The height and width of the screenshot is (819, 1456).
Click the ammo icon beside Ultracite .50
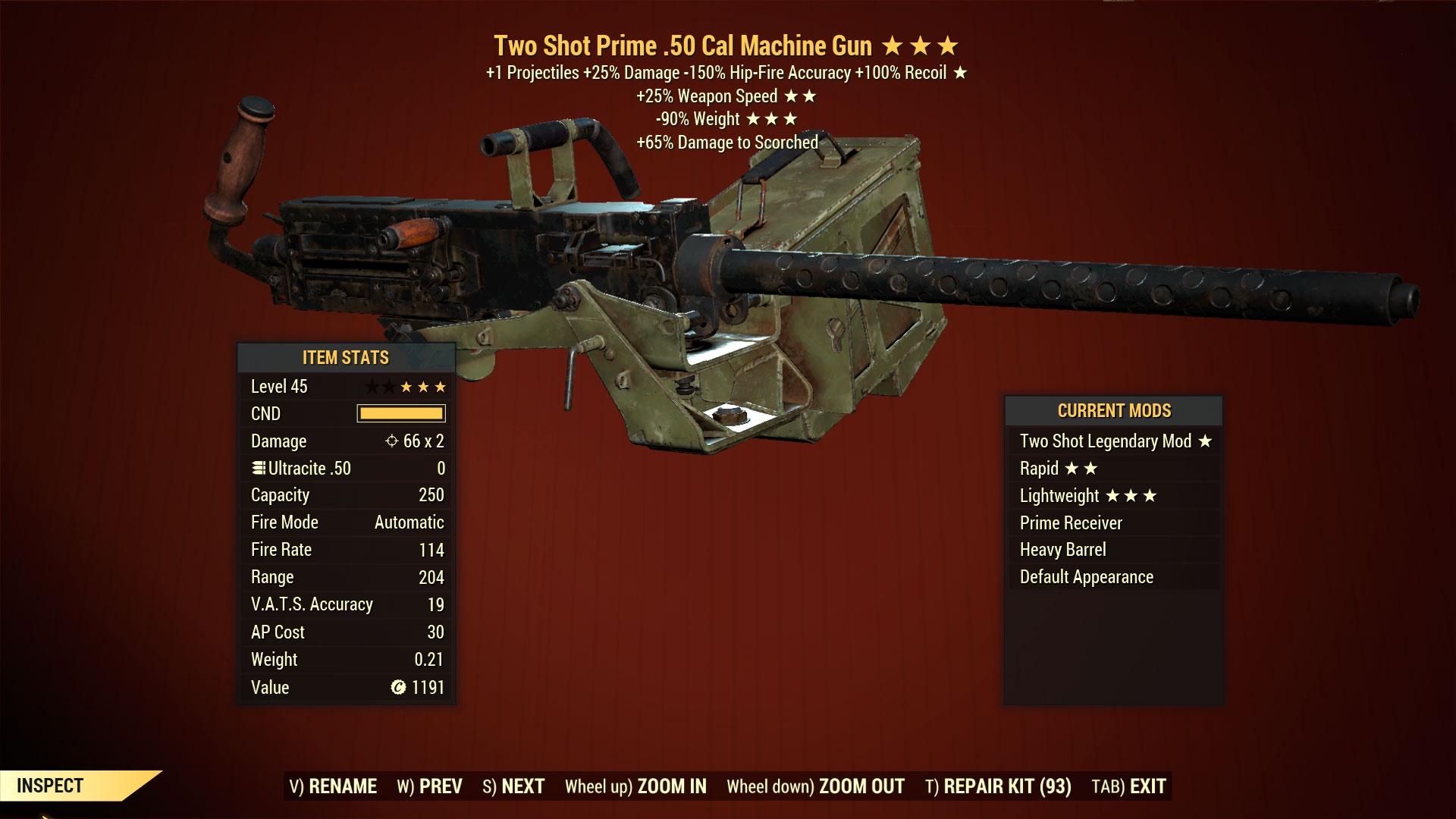tap(257, 468)
